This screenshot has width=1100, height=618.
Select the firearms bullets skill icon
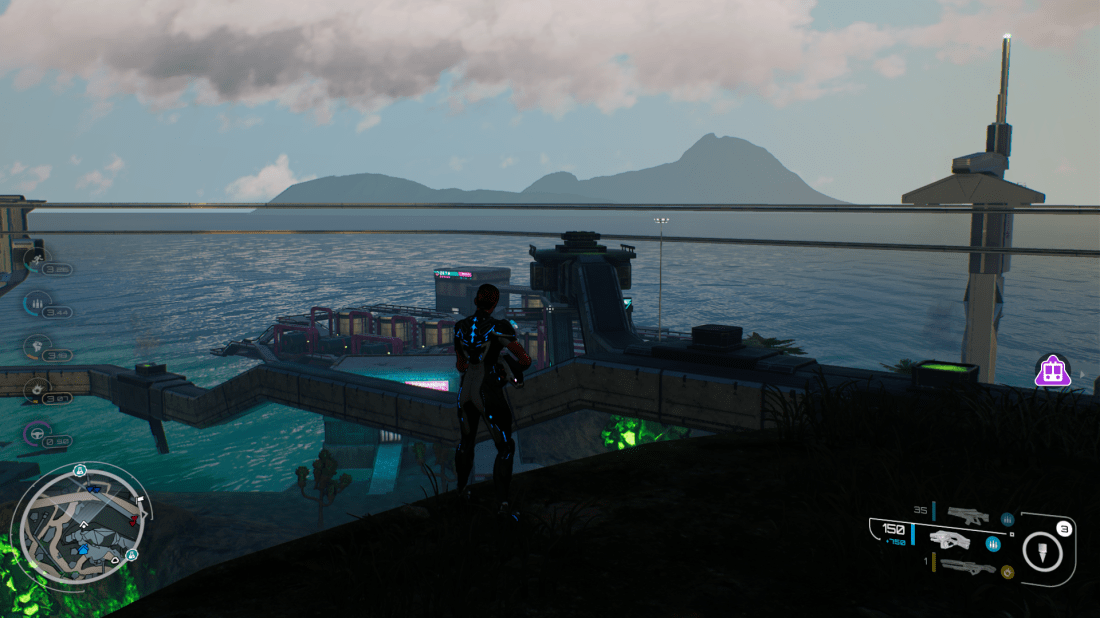(x=36, y=304)
